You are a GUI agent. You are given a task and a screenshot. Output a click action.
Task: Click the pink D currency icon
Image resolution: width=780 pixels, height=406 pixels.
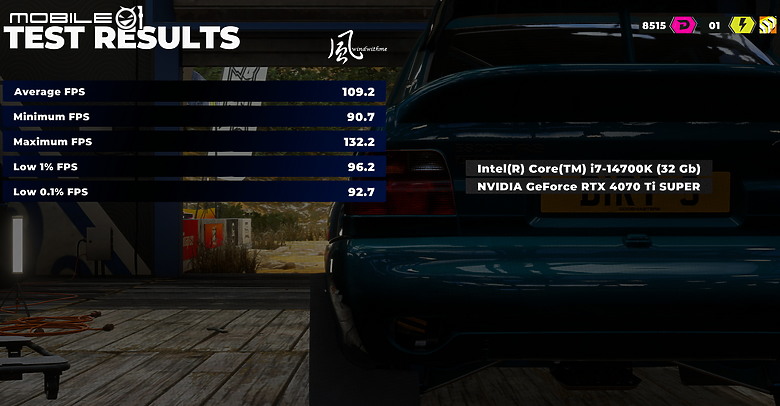(x=686, y=25)
